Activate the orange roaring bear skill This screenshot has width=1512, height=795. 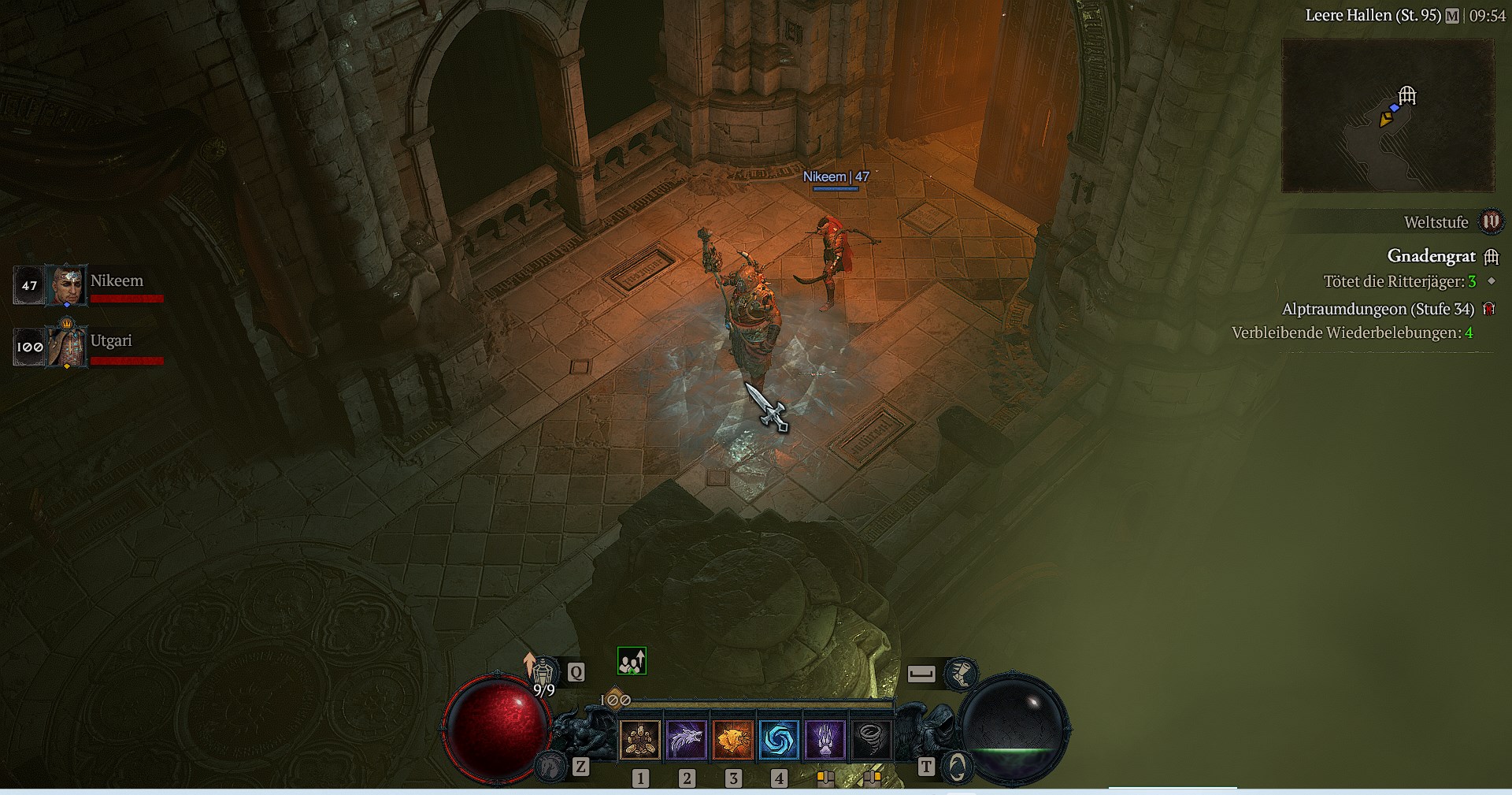pyautogui.click(x=732, y=740)
